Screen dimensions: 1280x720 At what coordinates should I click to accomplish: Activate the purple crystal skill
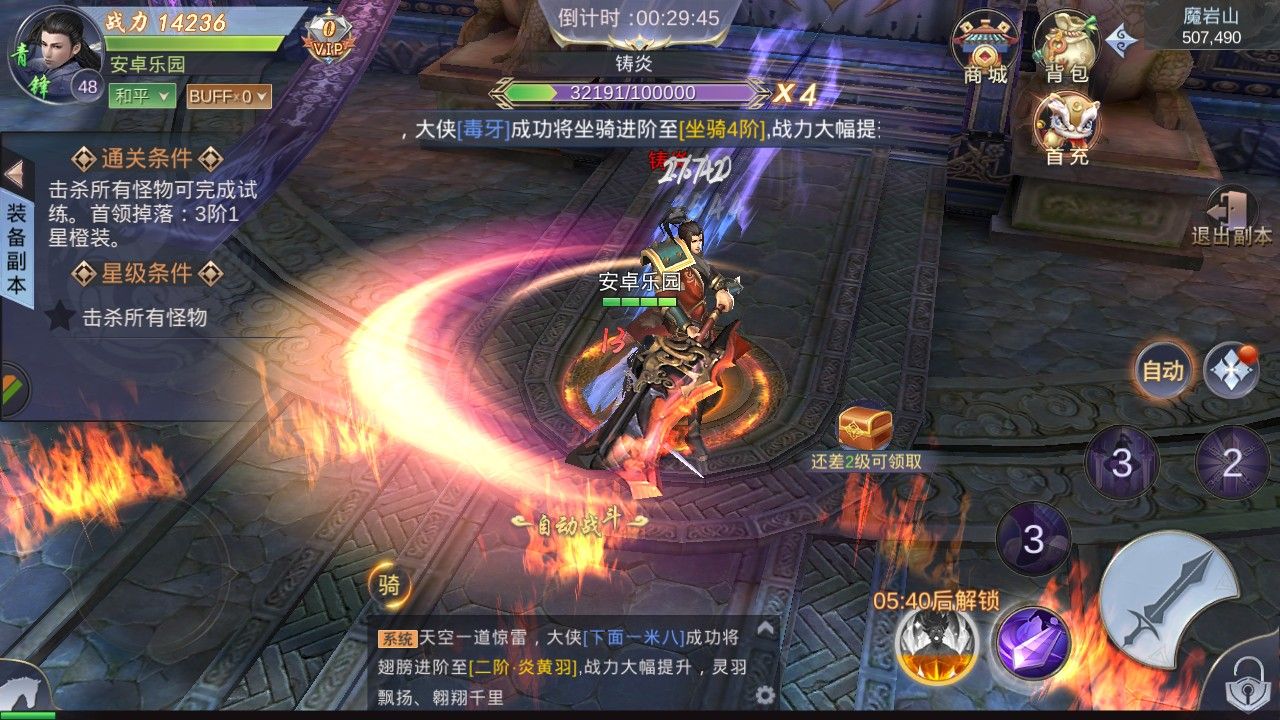tap(1032, 642)
